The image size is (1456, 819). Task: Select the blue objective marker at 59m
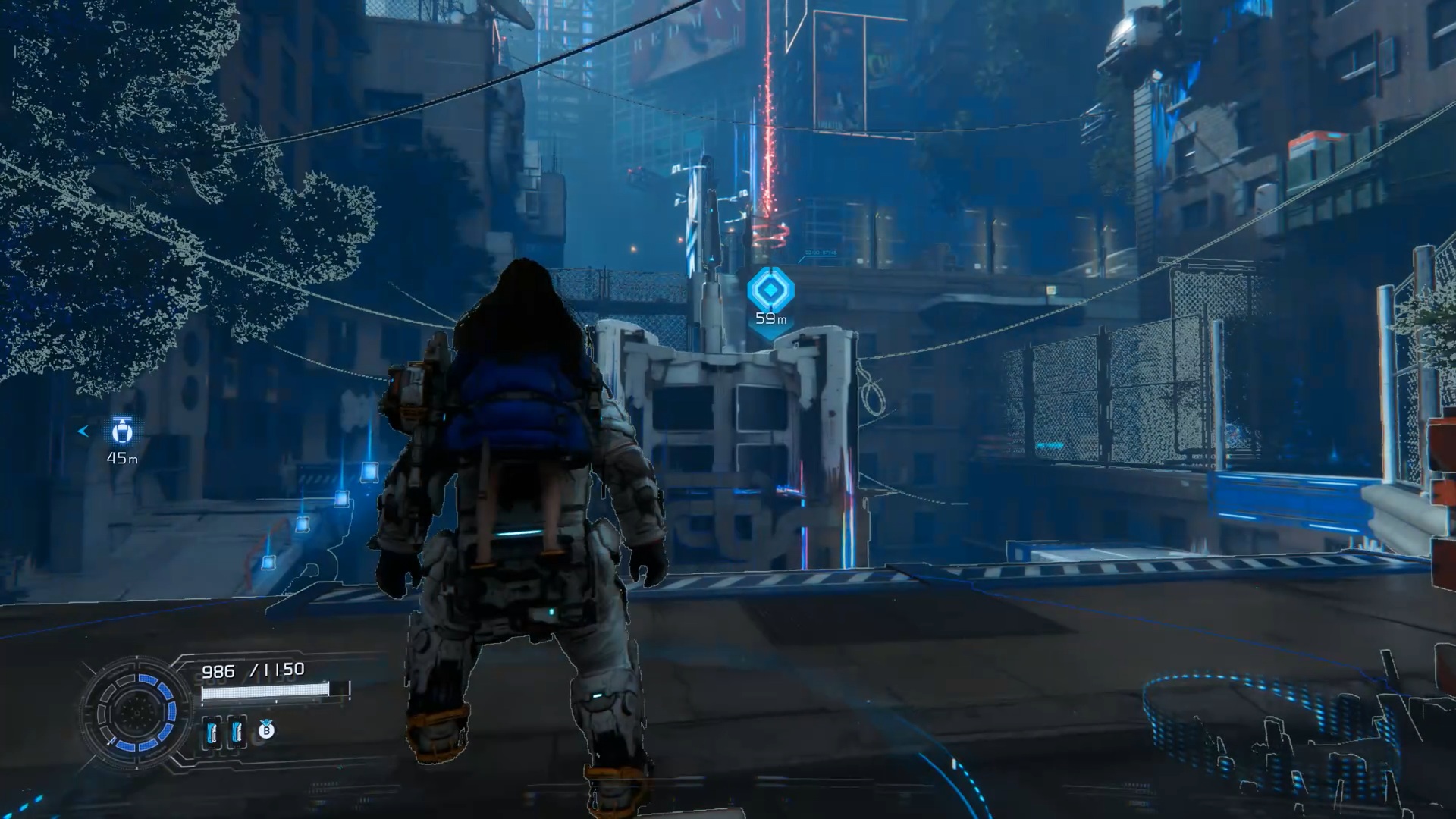(x=770, y=290)
